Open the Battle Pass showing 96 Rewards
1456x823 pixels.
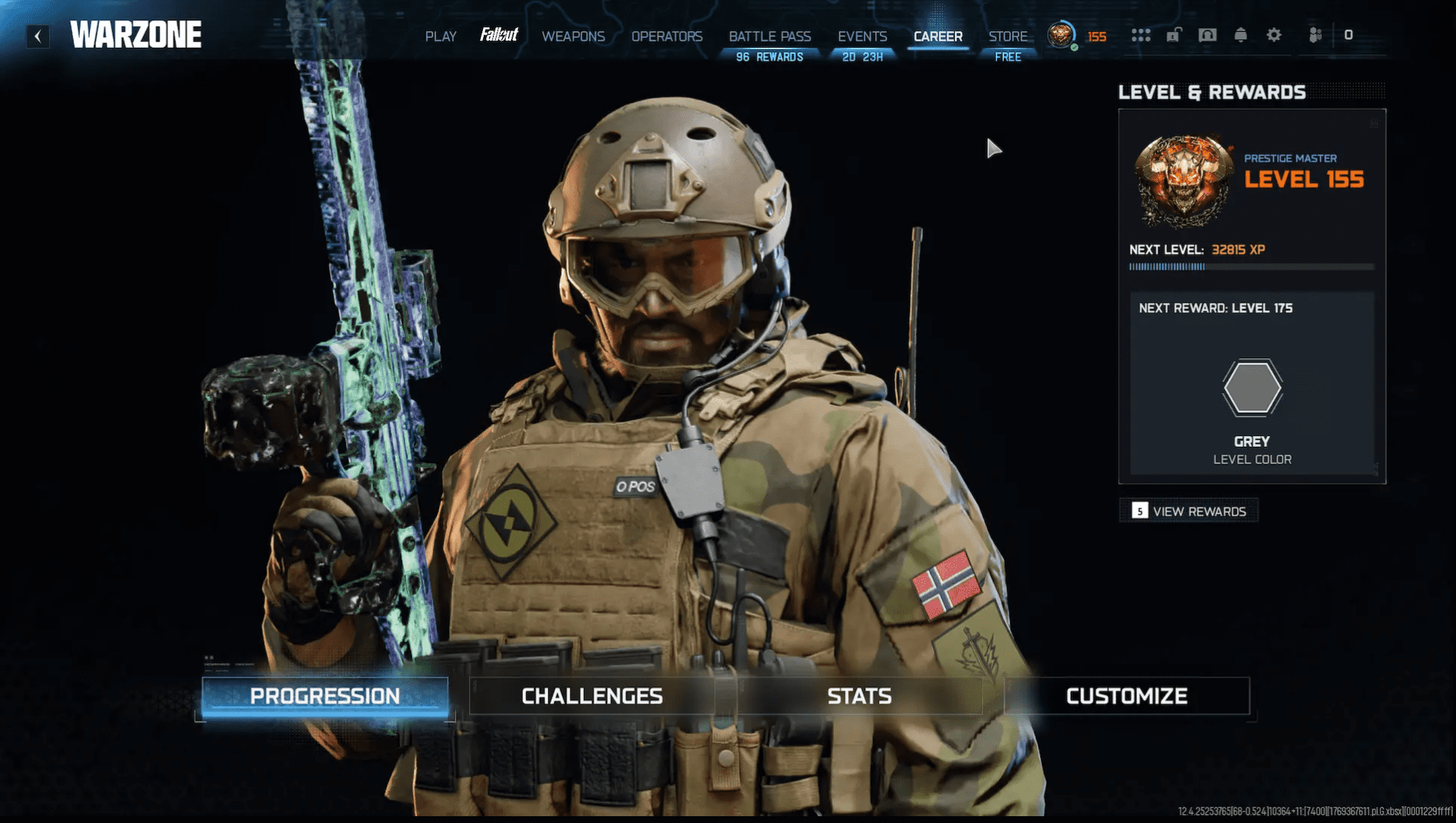click(770, 36)
